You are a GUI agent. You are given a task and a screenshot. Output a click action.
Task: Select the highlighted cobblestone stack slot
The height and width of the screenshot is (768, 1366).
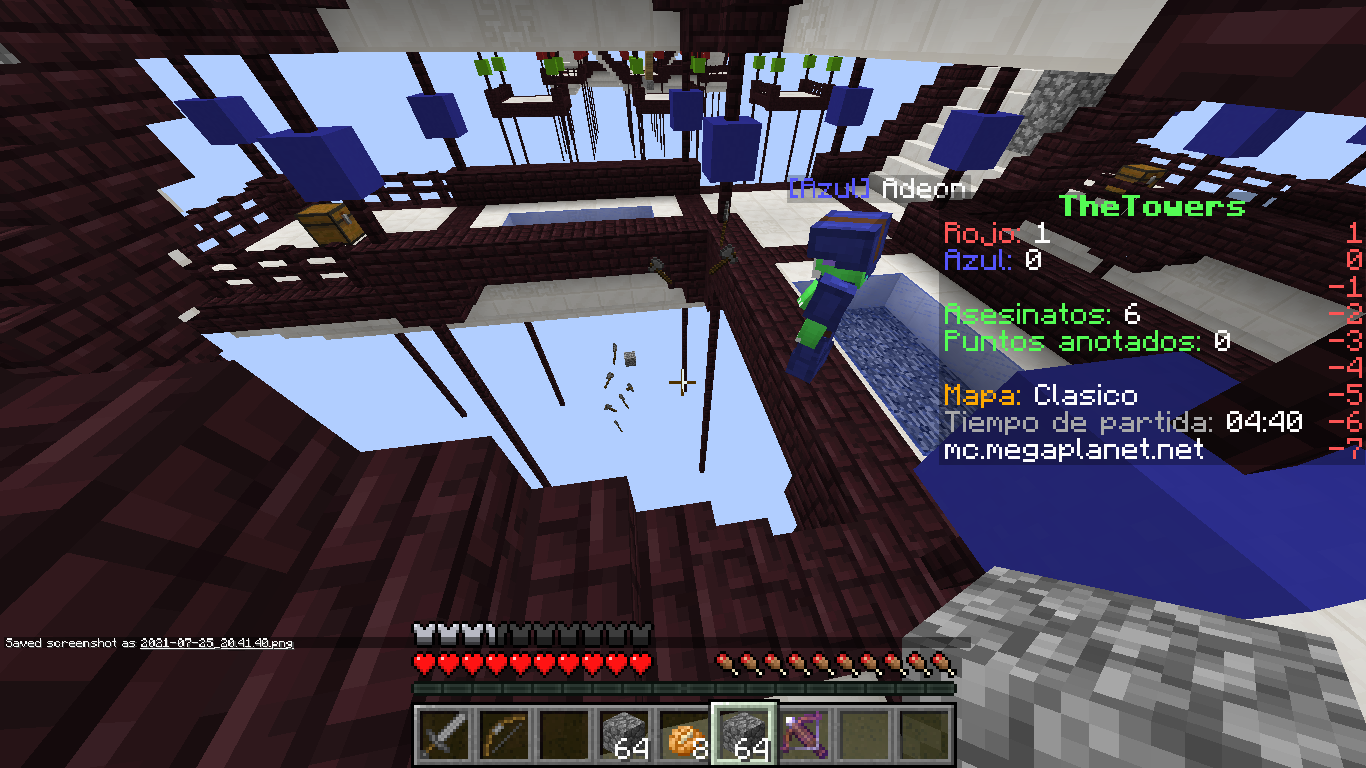coord(742,734)
